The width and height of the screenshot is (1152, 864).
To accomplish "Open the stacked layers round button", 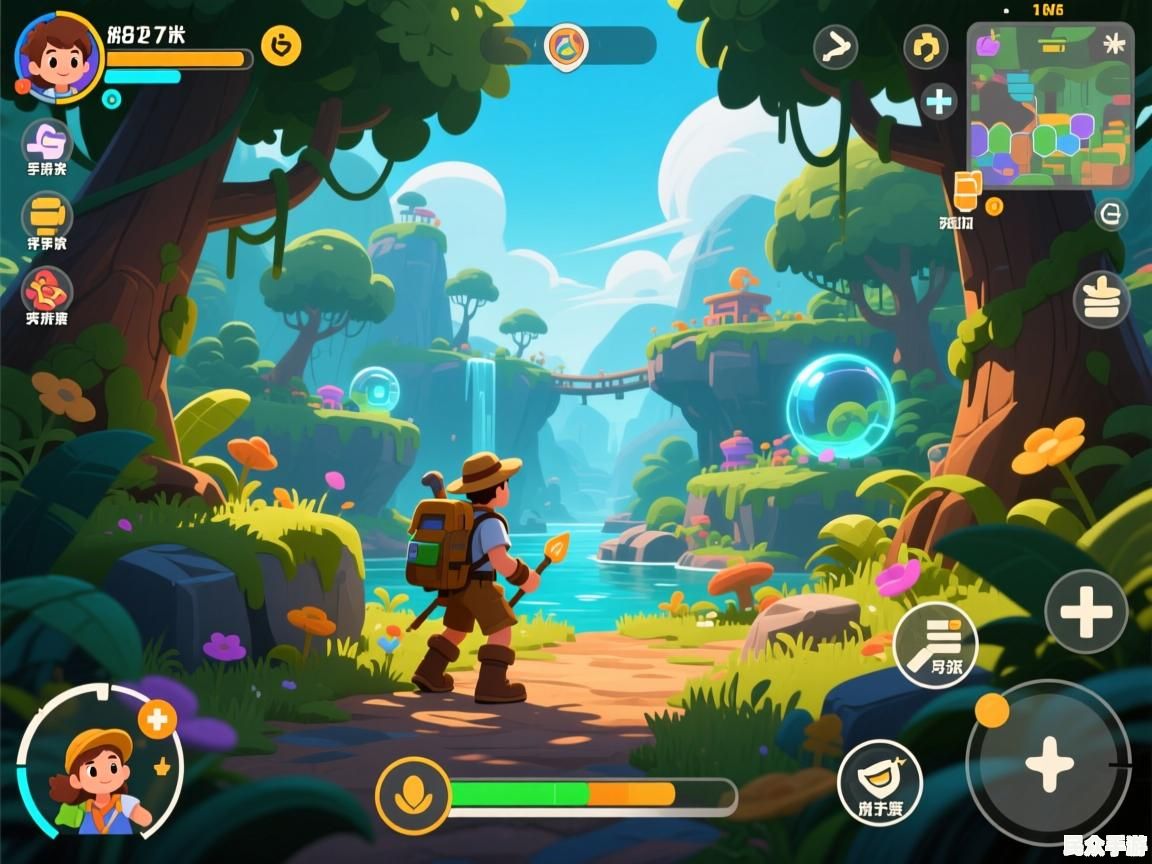I will [x=1102, y=299].
